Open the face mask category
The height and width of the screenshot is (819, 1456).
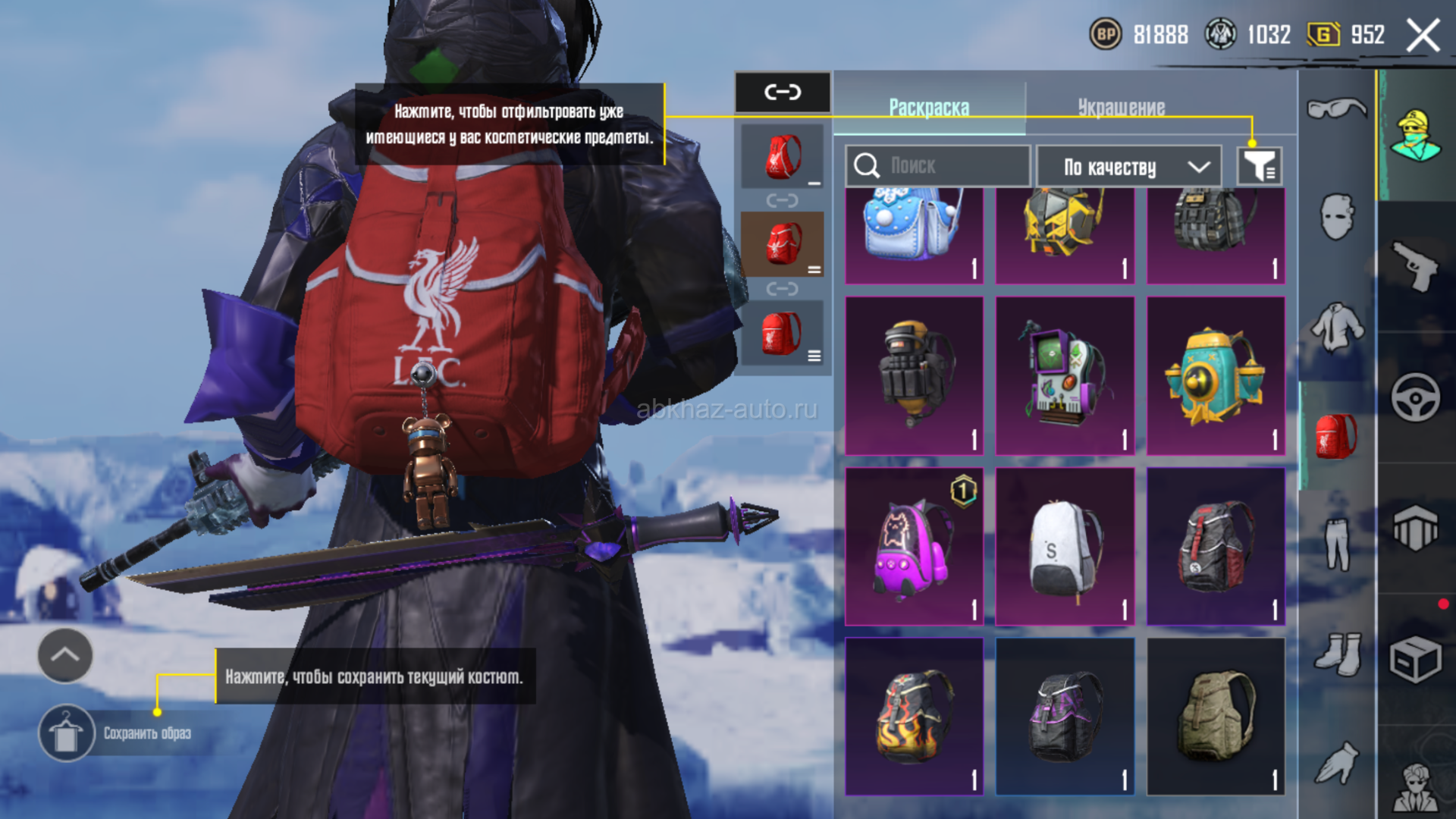pos(1336,217)
